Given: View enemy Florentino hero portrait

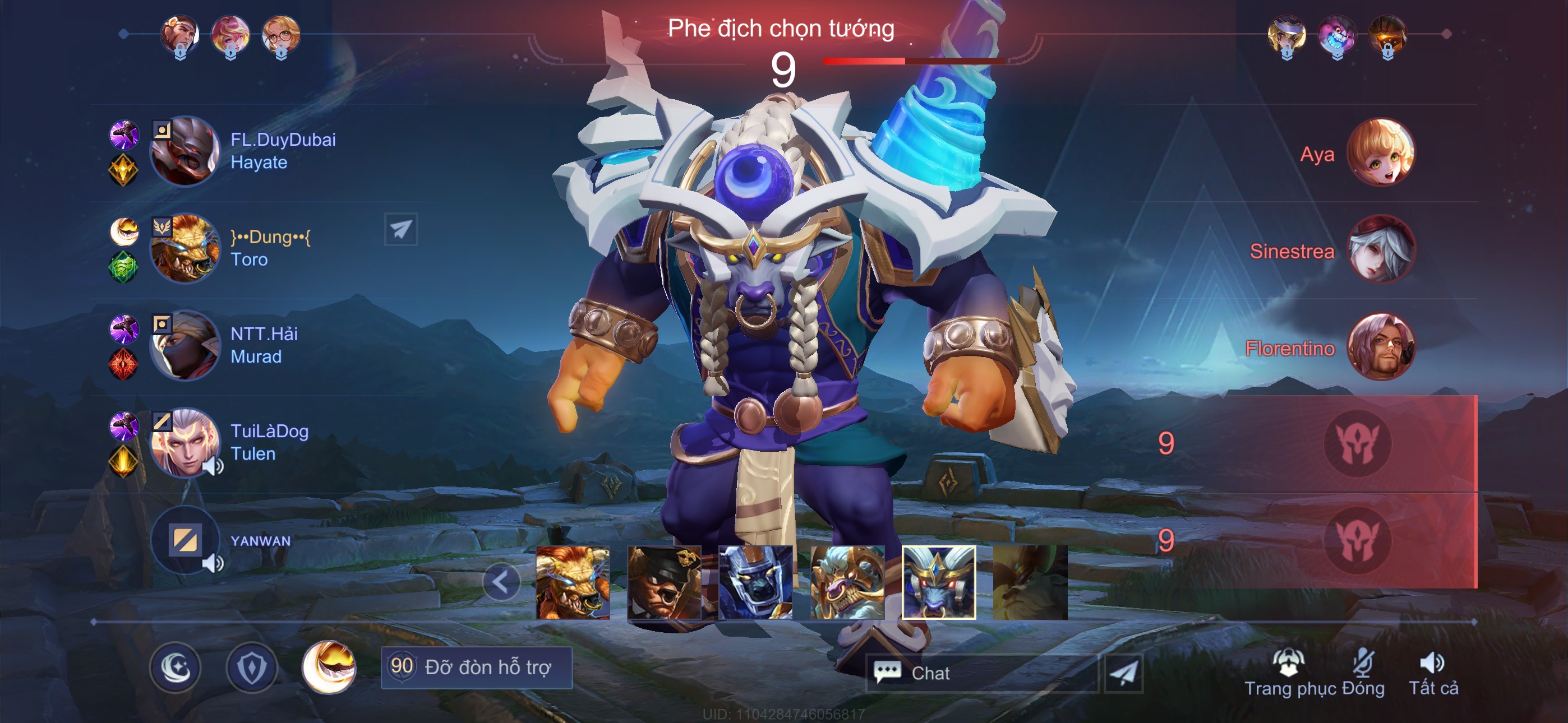Looking at the screenshot, I should pyautogui.click(x=1381, y=346).
